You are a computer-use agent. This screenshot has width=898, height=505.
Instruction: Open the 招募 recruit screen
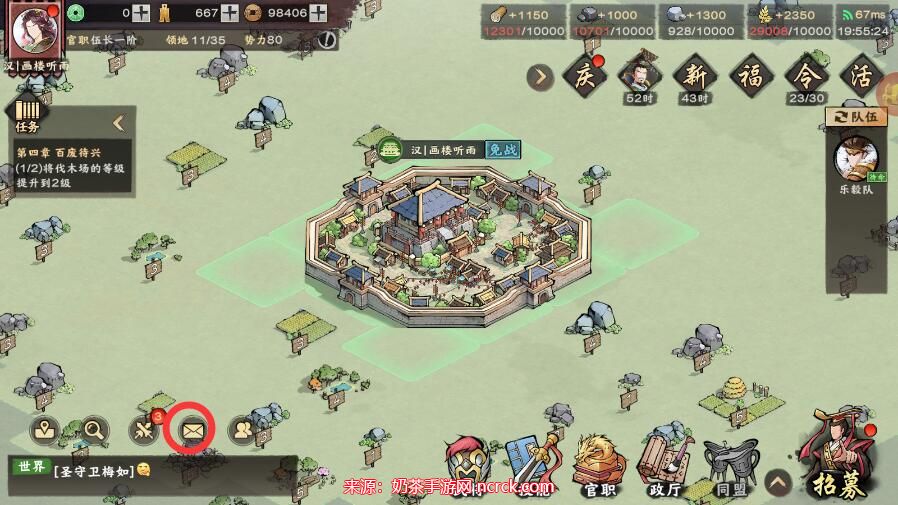click(838, 458)
